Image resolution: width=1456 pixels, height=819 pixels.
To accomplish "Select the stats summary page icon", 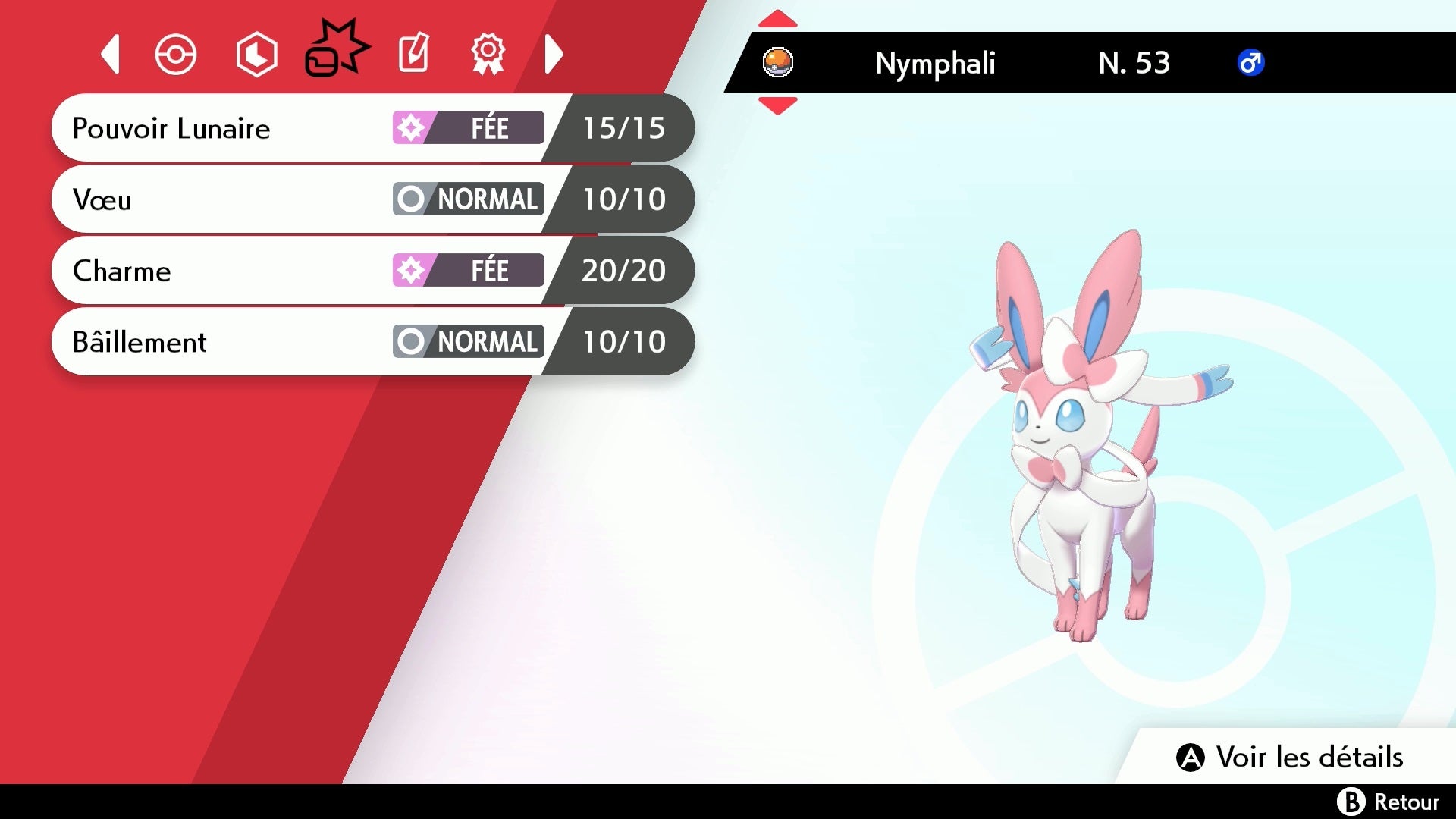I will tap(256, 53).
